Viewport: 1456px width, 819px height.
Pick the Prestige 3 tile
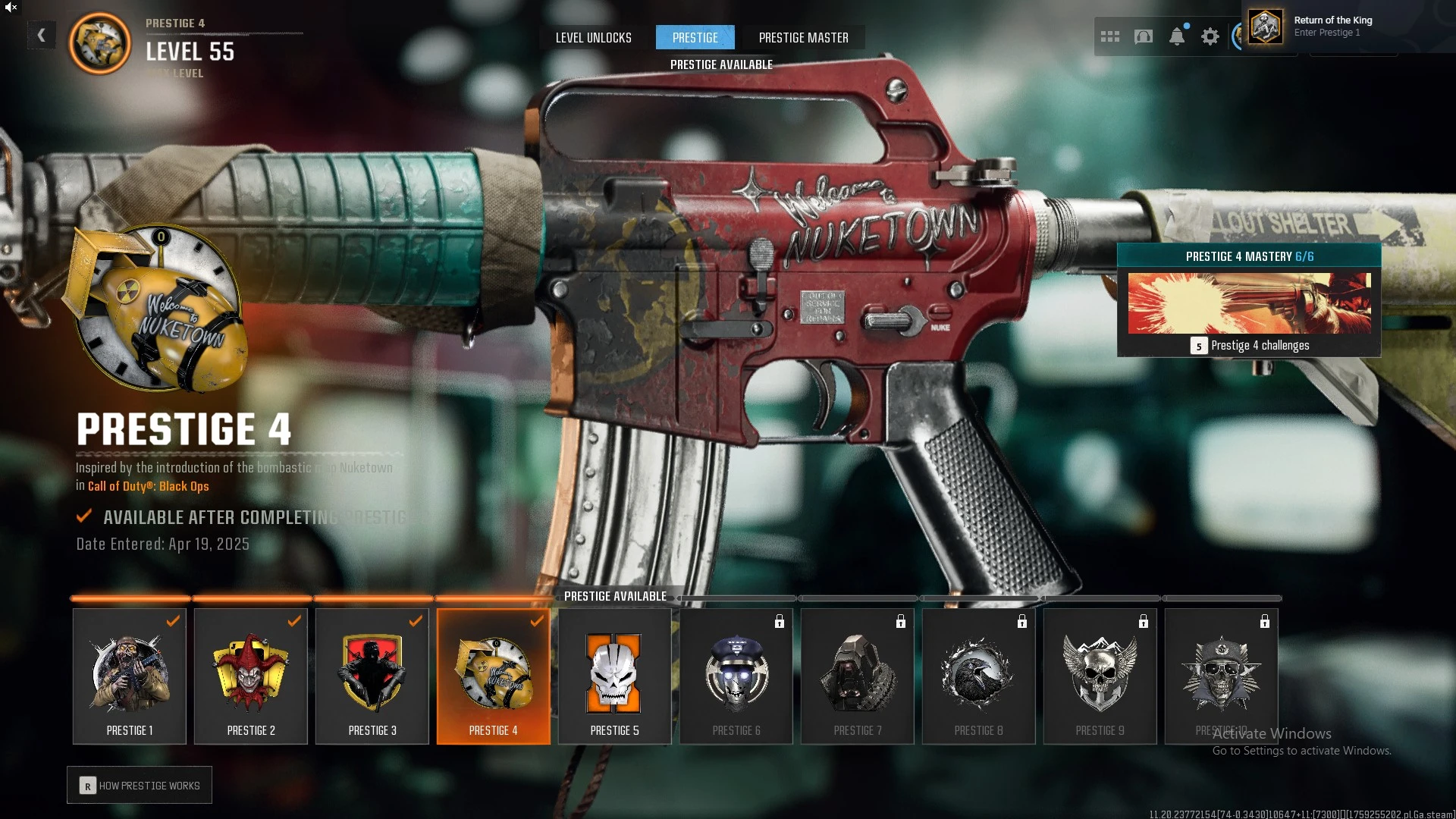click(372, 676)
